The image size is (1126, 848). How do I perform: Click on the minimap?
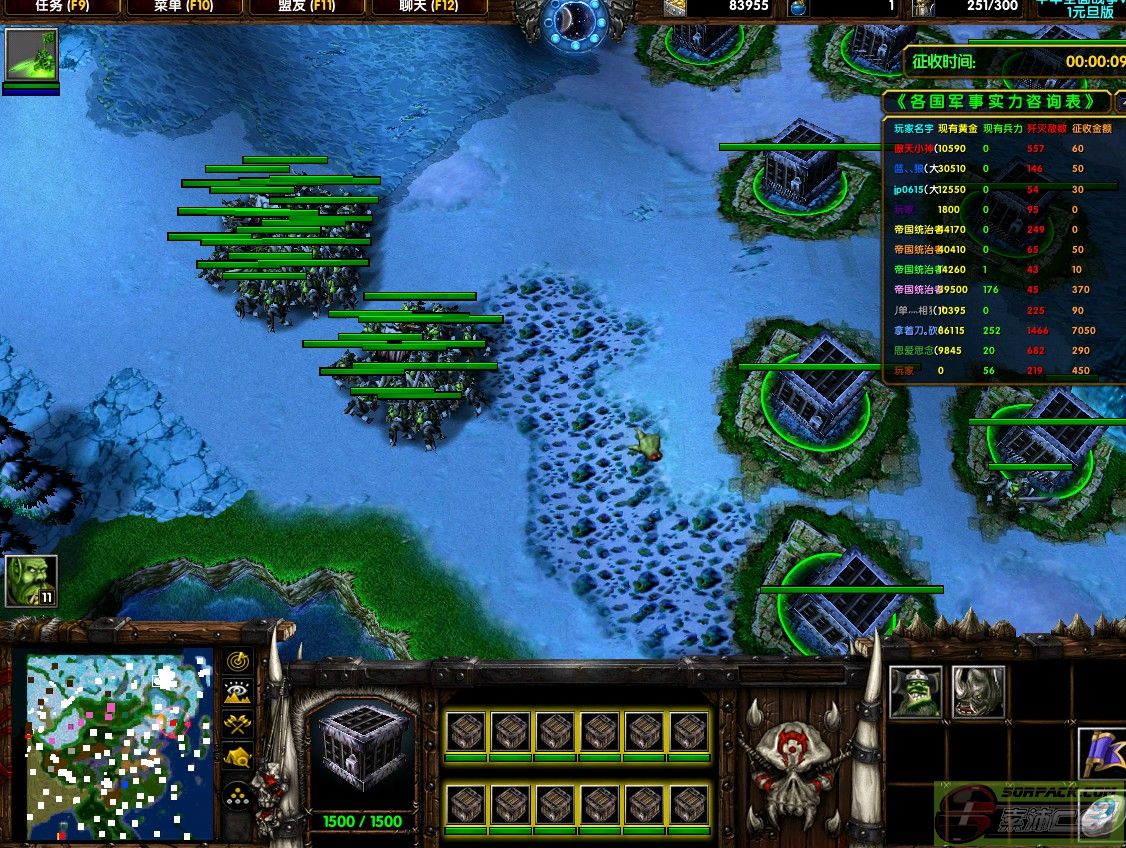(x=118, y=746)
